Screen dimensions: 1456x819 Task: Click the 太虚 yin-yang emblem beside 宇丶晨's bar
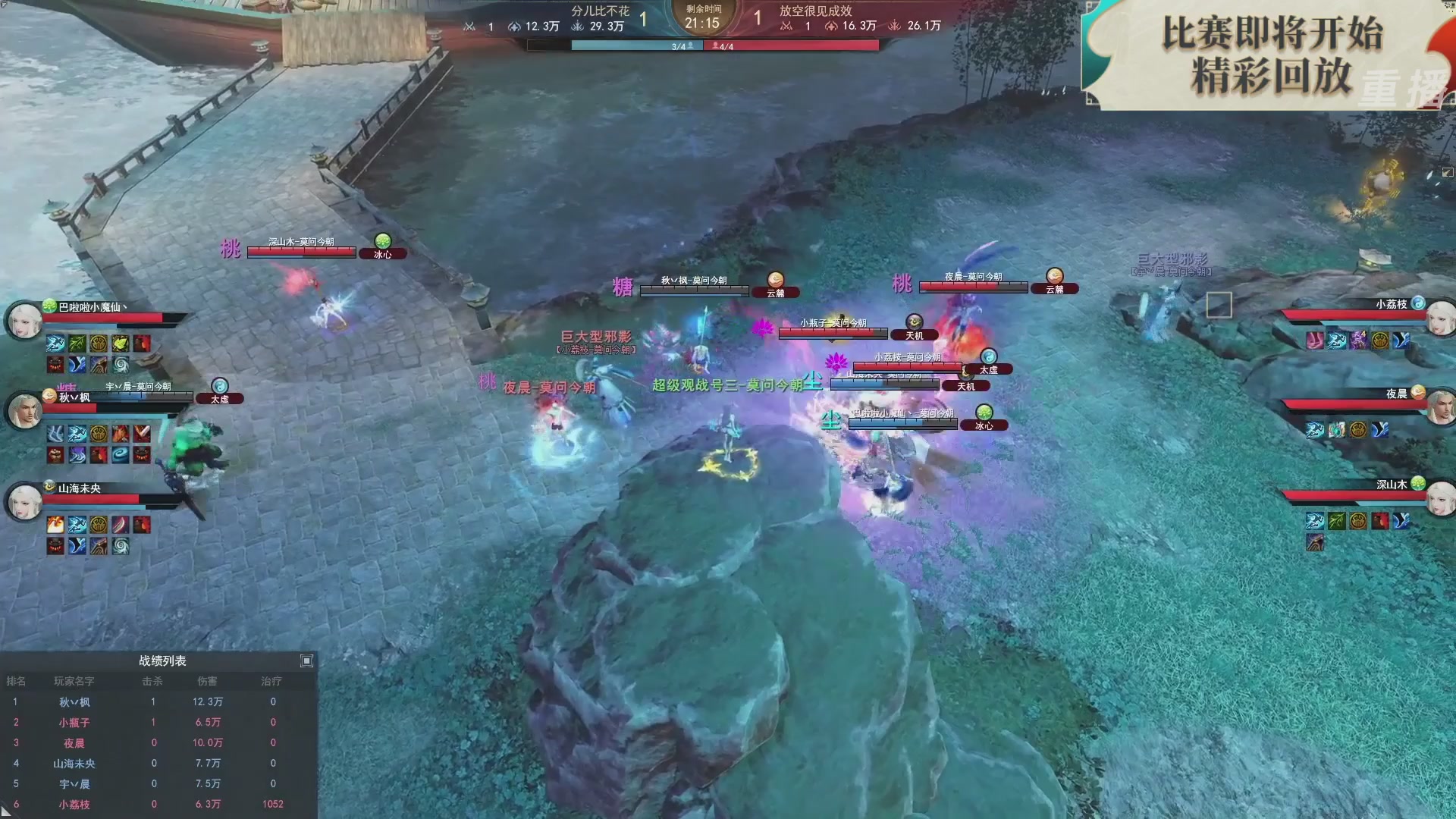[219, 384]
